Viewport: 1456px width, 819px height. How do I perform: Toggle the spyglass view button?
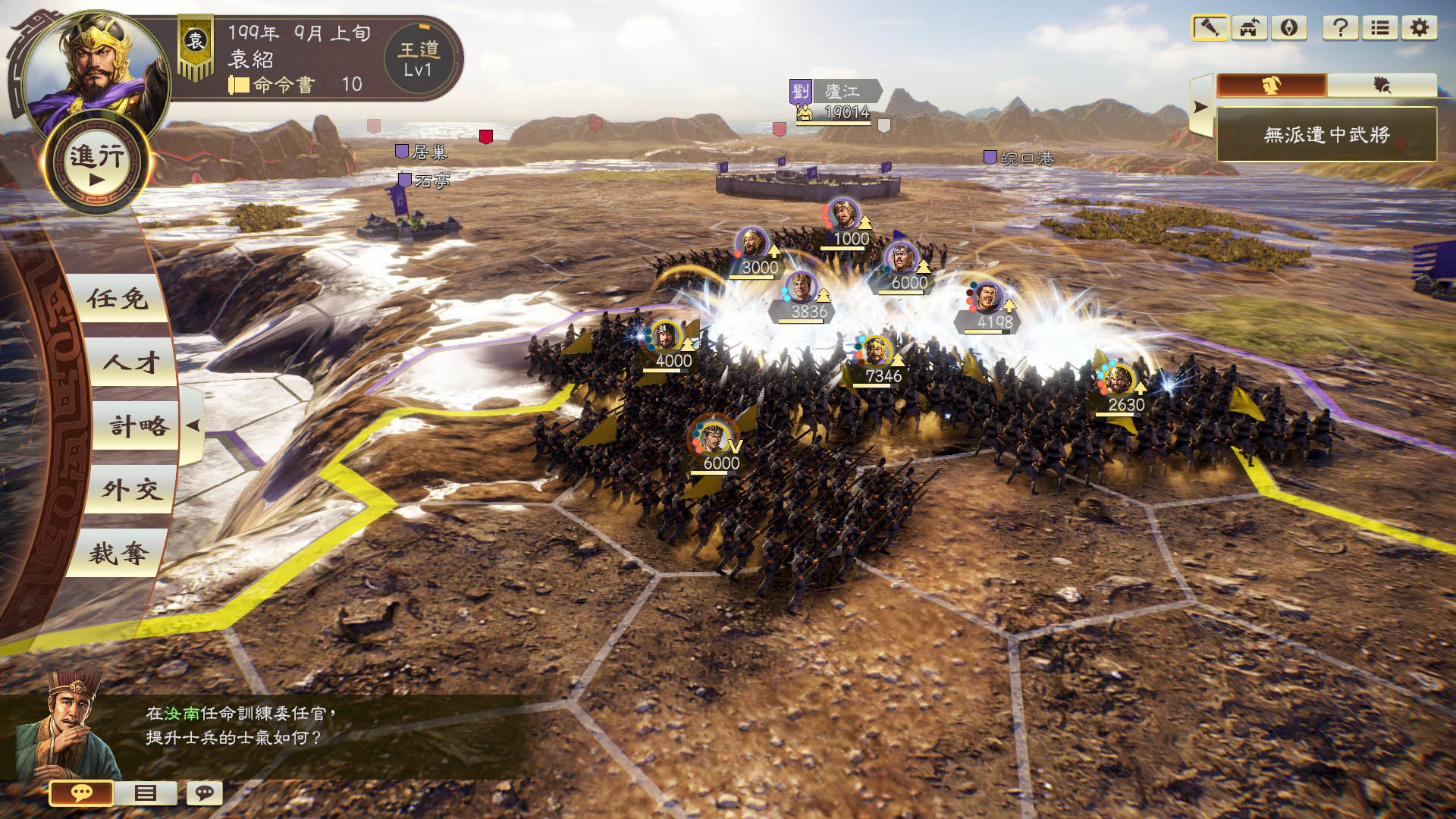point(1210,28)
